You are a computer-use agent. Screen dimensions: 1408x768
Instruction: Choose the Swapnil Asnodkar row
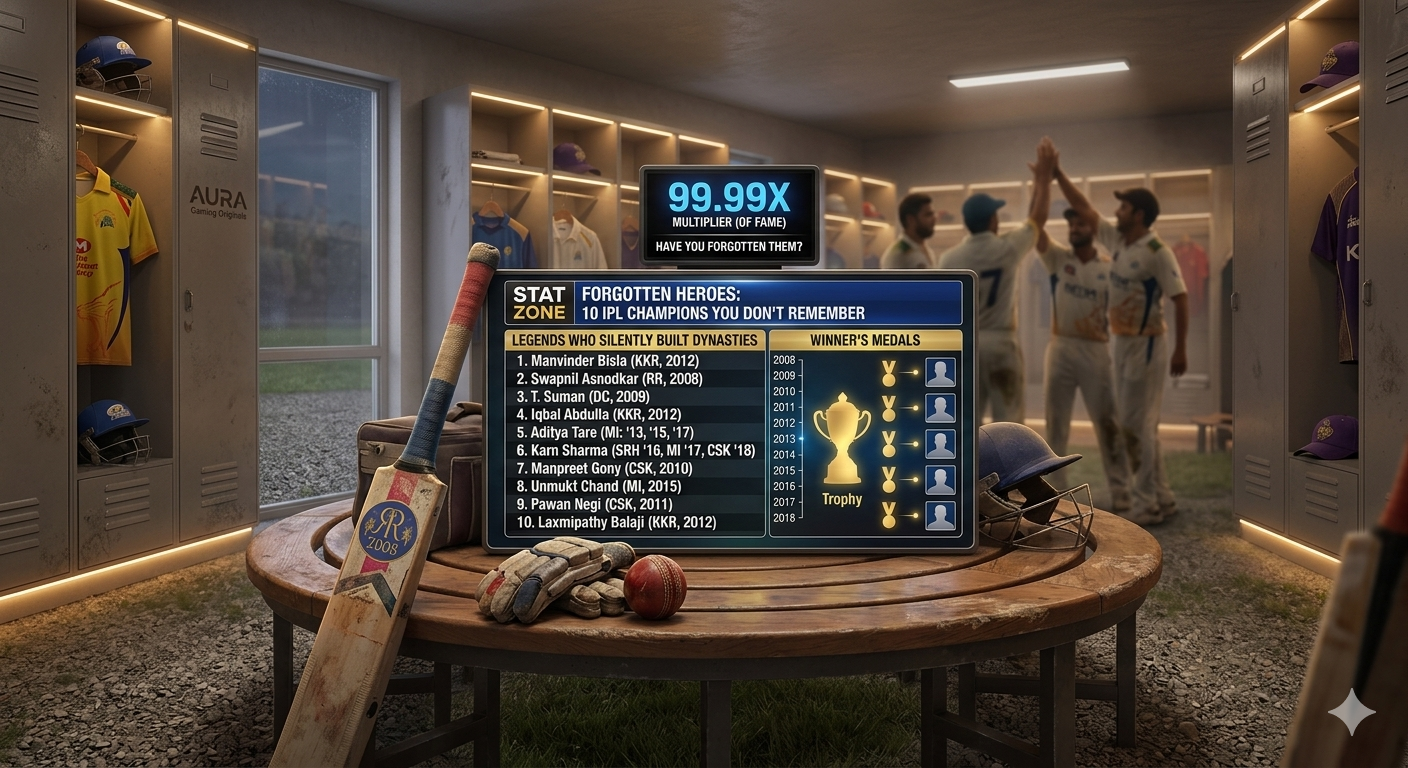click(609, 378)
